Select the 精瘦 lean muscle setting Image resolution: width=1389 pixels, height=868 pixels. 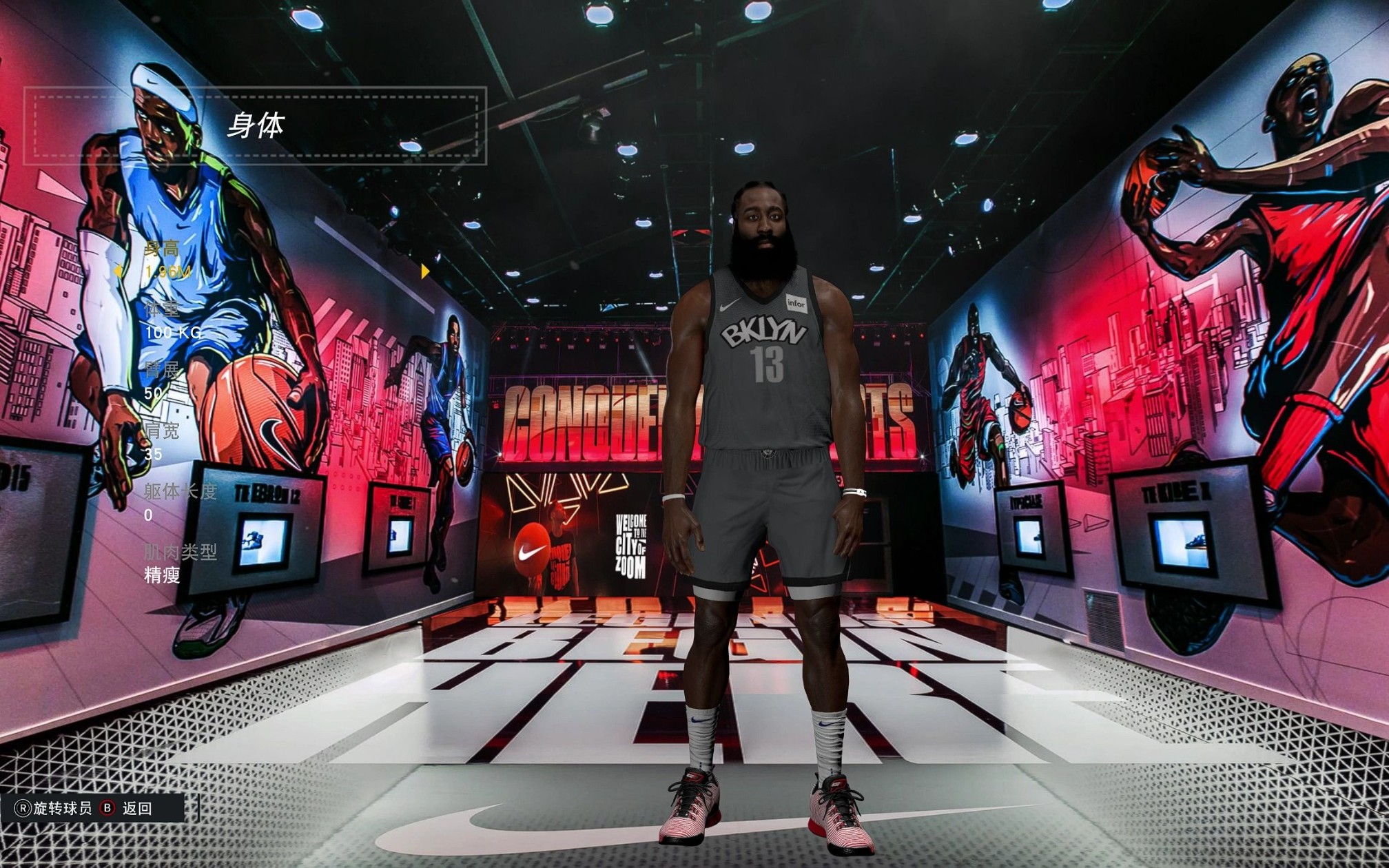pos(164,577)
